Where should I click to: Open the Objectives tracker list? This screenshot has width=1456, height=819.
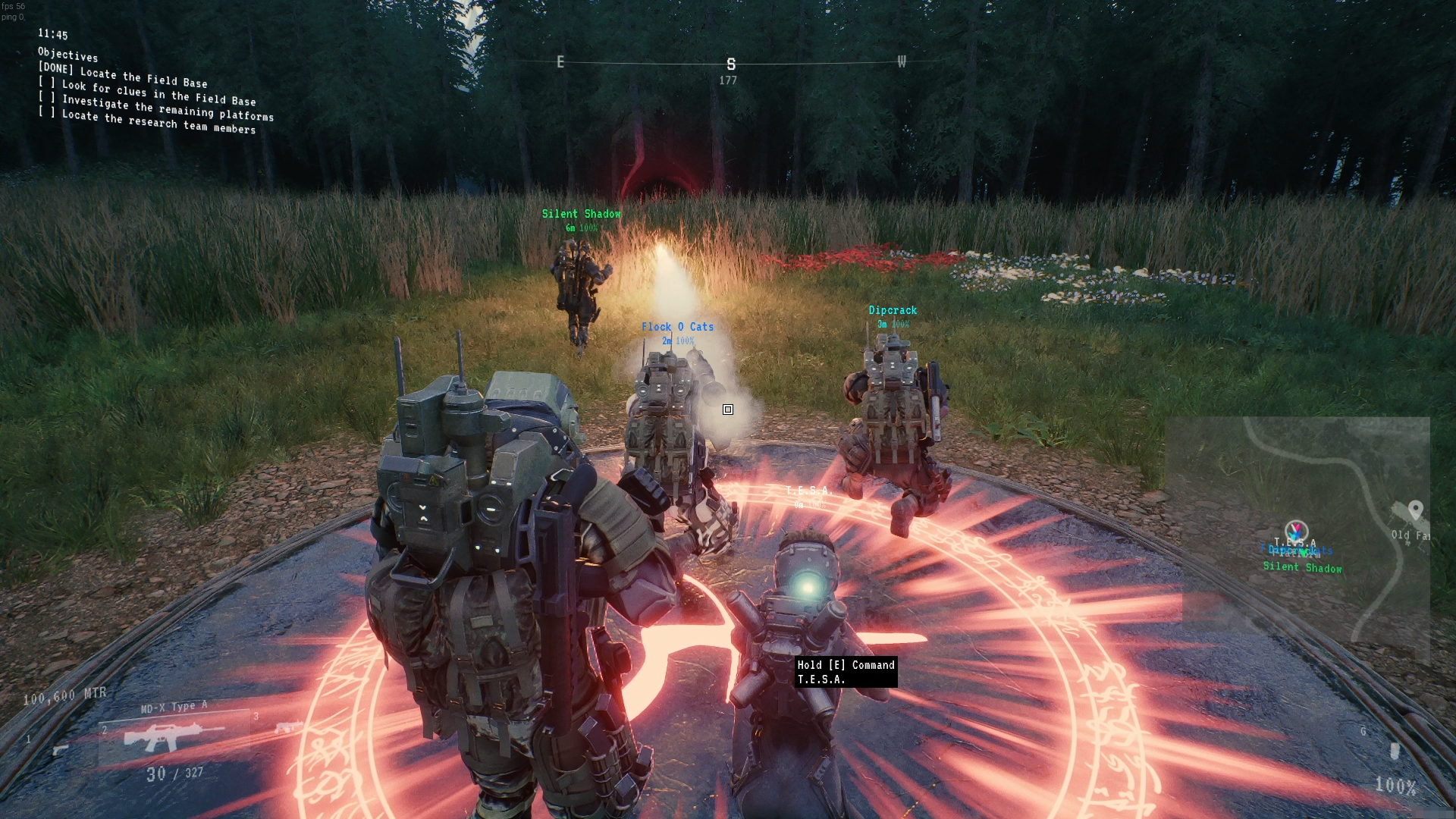pos(67,55)
